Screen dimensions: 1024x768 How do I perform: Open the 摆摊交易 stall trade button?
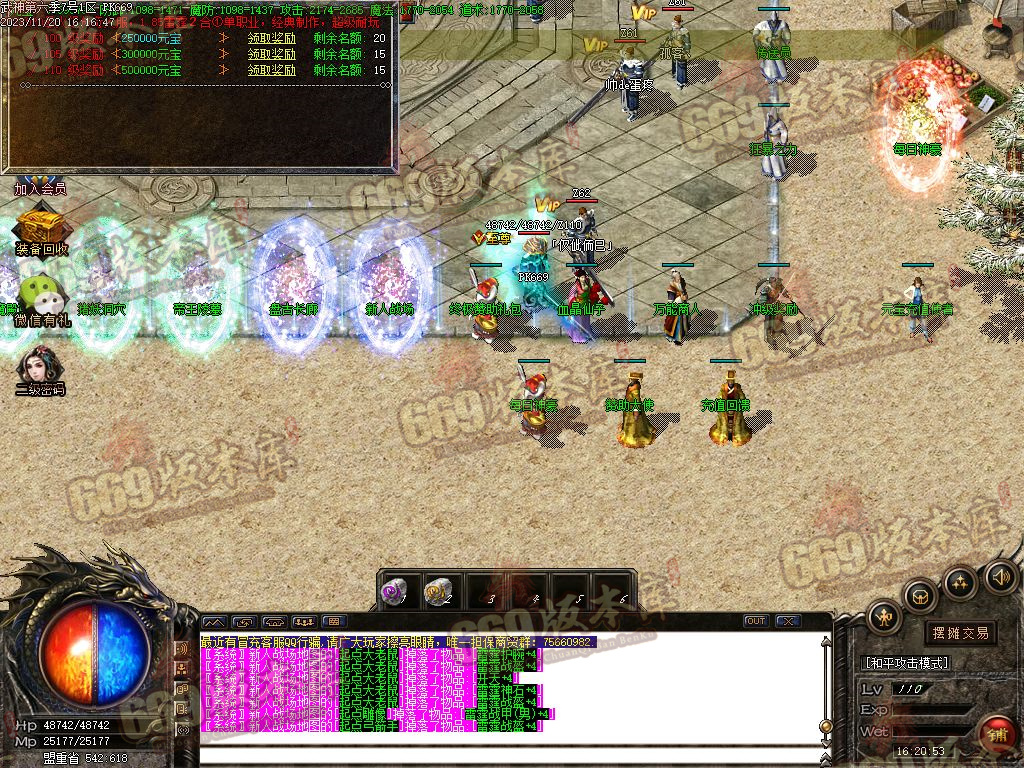960,633
